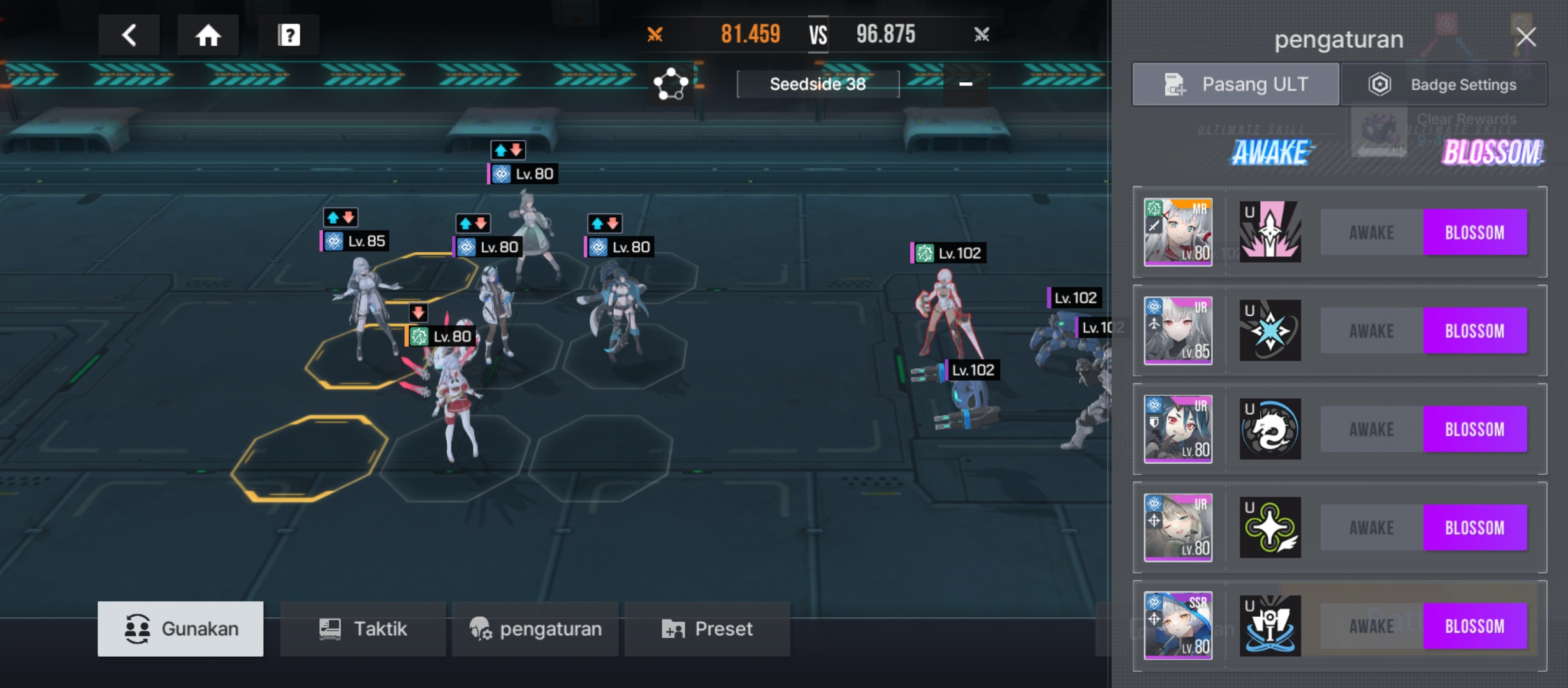Viewport: 1568px width, 688px height.
Task: Set the SSR character's ultimate to Blossom
Action: click(x=1475, y=626)
